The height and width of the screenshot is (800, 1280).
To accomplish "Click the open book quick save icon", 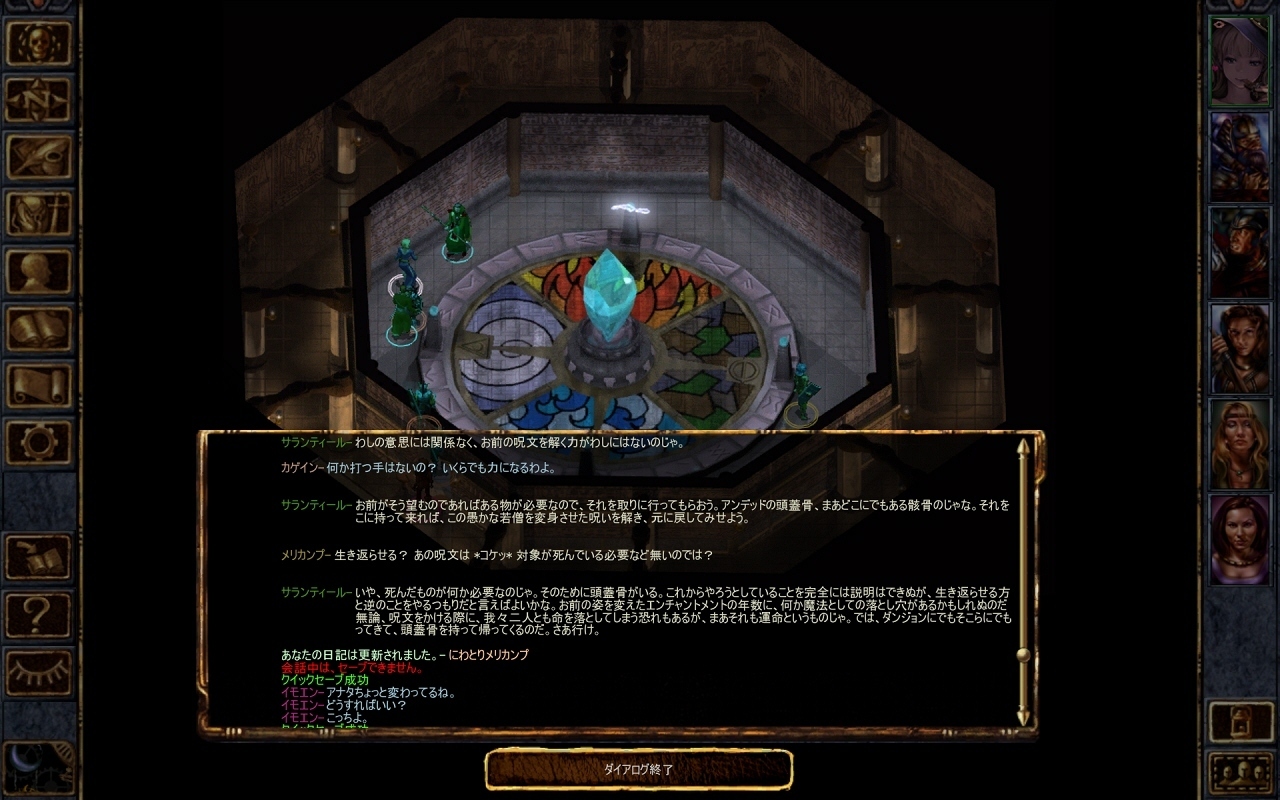I will (x=39, y=557).
